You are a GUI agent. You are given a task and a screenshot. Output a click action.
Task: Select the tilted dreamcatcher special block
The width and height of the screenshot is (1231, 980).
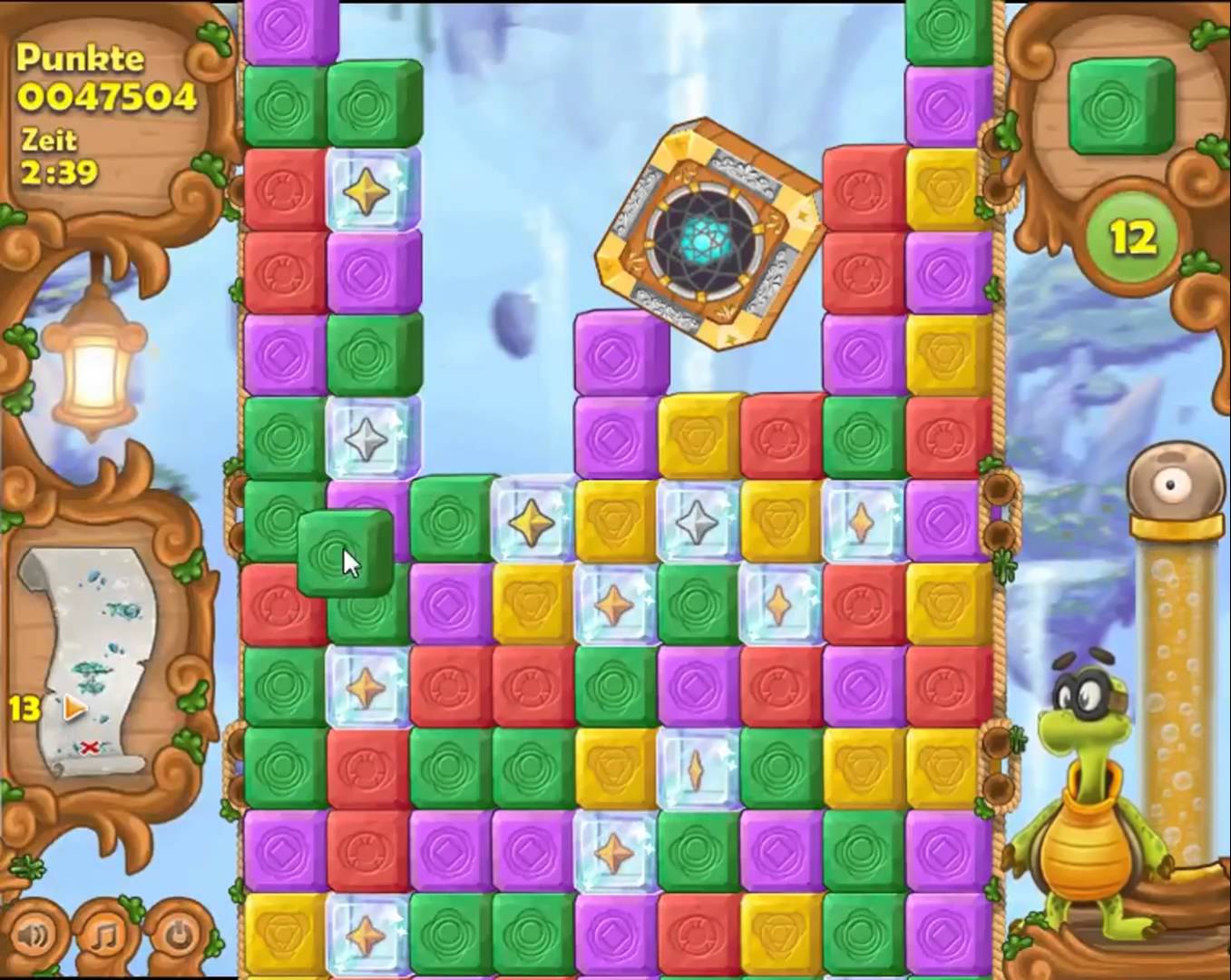tap(708, 234)
